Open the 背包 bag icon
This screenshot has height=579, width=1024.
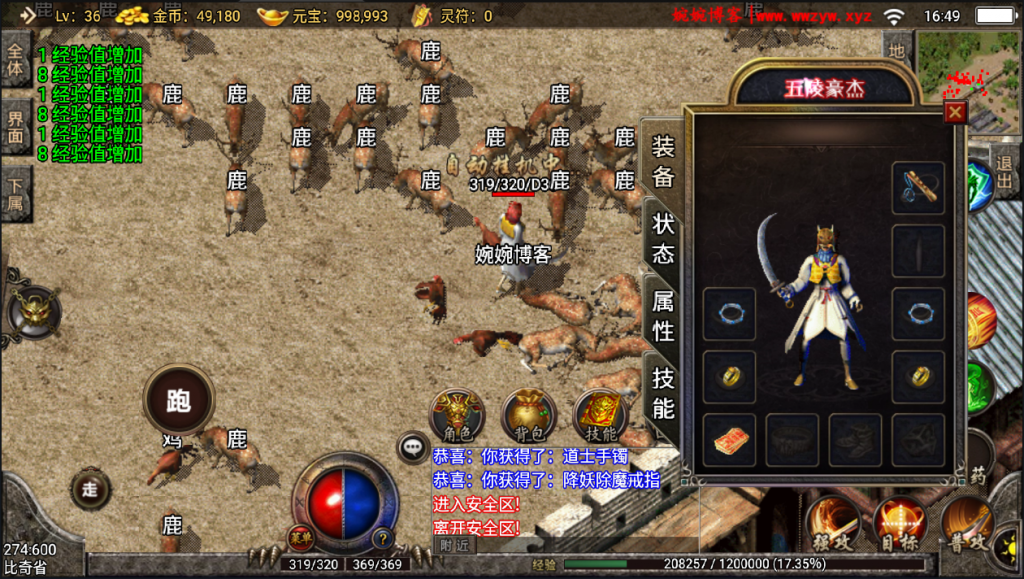529,415
